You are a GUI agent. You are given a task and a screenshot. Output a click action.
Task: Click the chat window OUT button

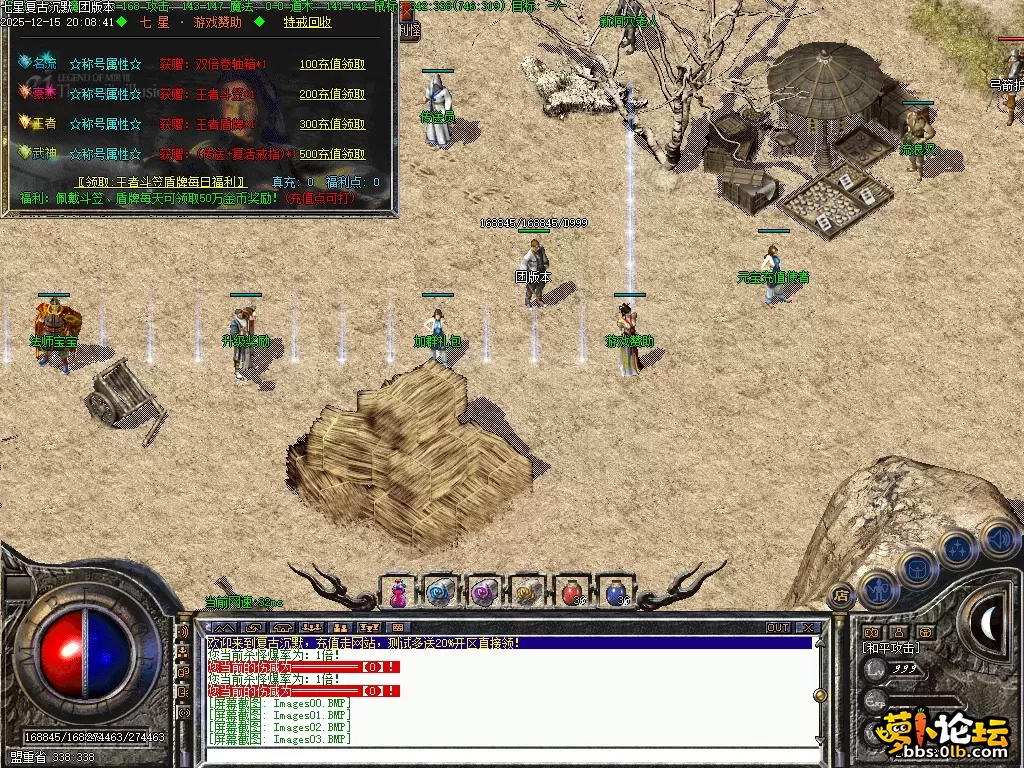[777, 628]
